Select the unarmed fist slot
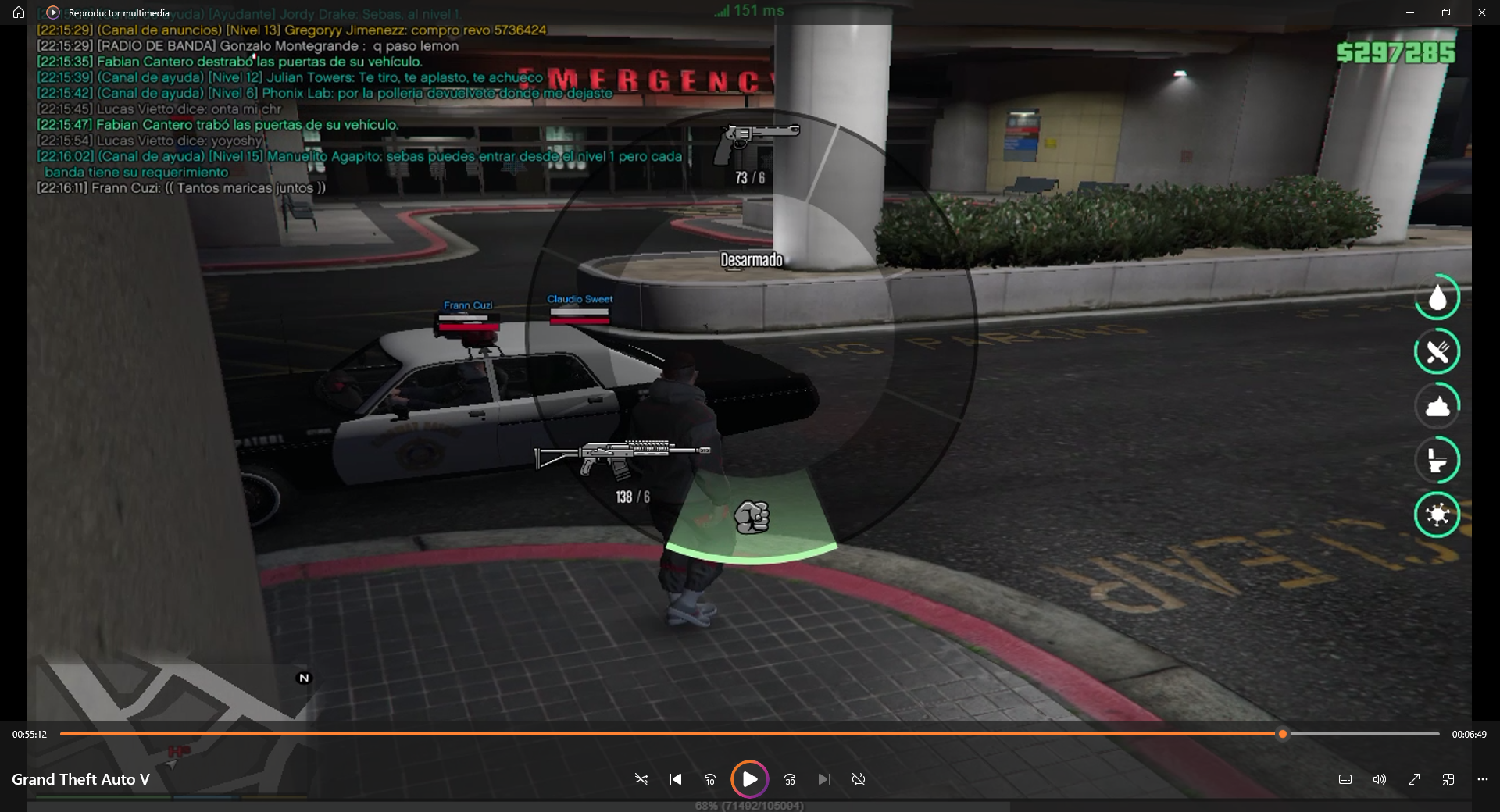Screen dimensions: 1500x812 click(x=752, y=517)
